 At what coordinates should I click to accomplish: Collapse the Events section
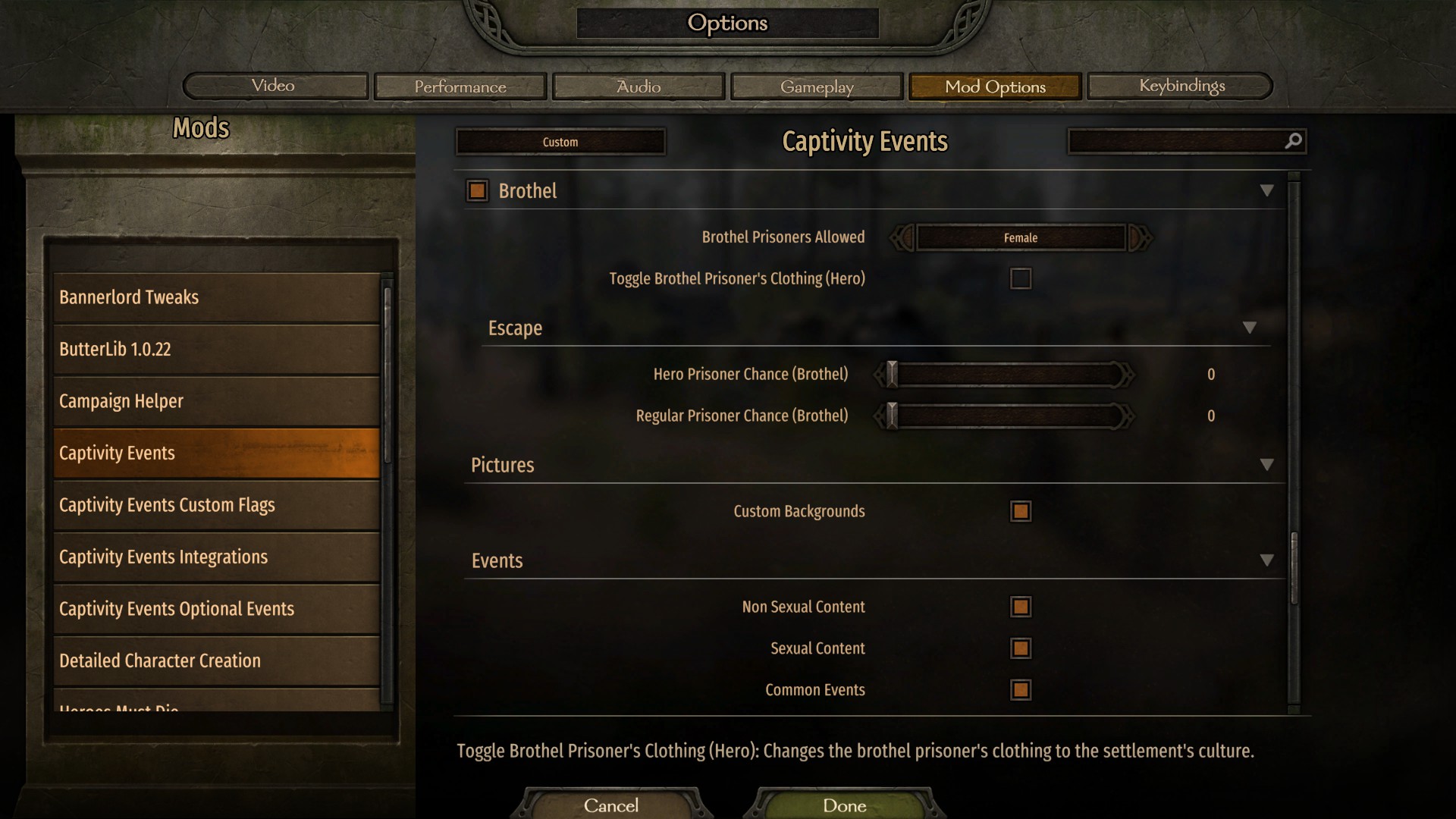click(x=1266, y=560)
